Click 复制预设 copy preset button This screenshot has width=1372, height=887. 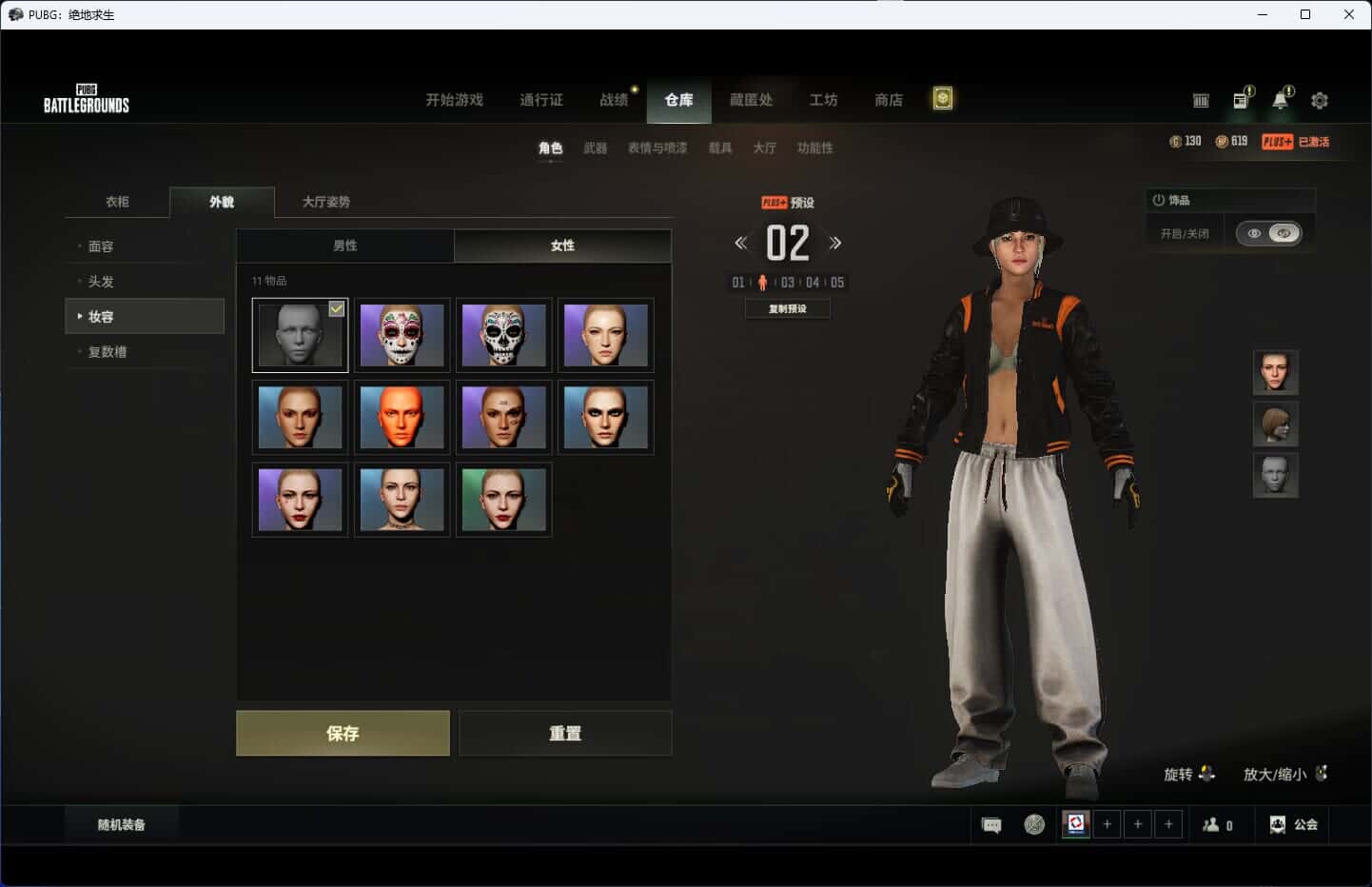point(787,308)
